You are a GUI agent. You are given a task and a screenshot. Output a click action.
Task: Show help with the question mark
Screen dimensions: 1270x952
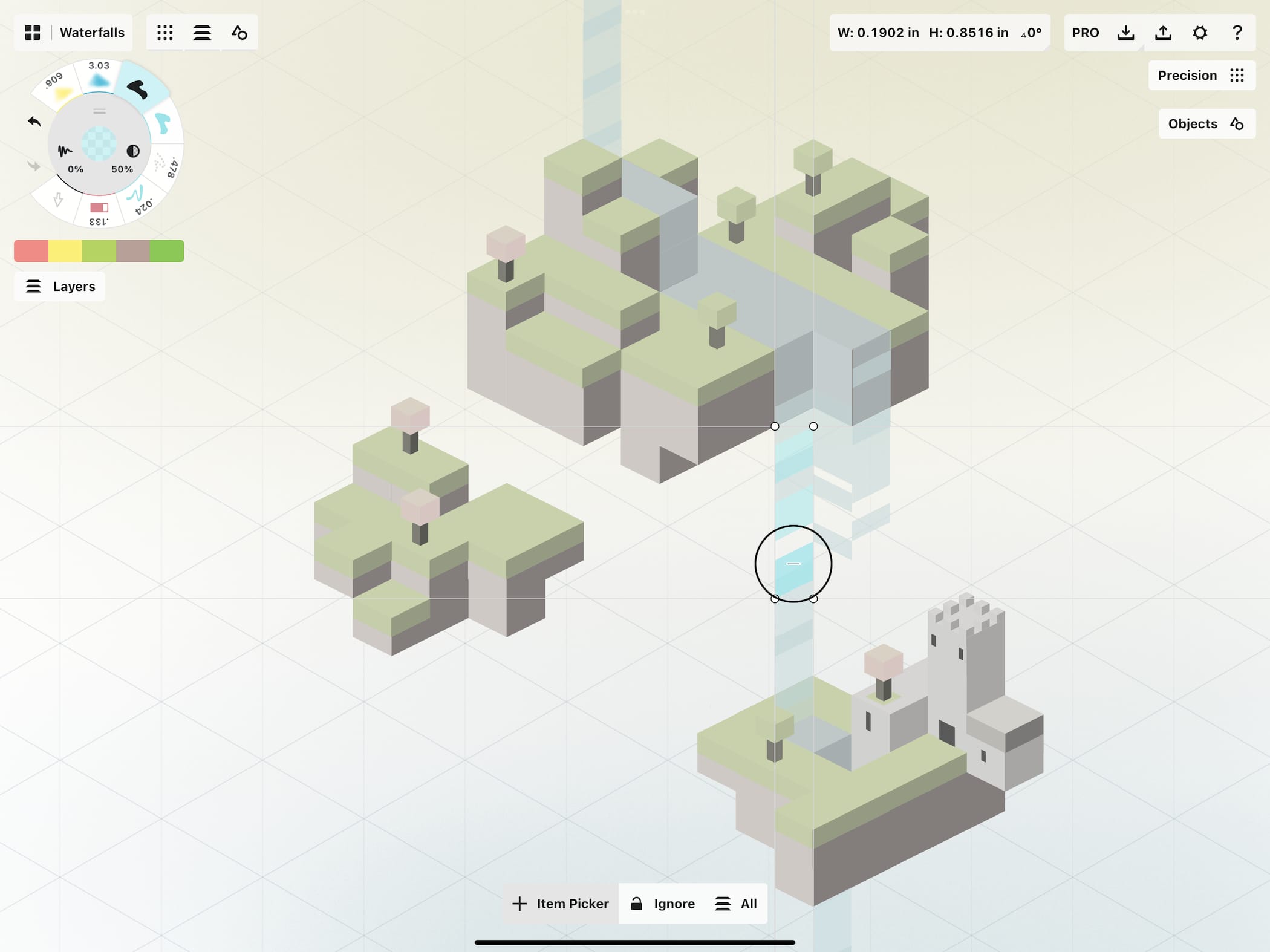1237,33
